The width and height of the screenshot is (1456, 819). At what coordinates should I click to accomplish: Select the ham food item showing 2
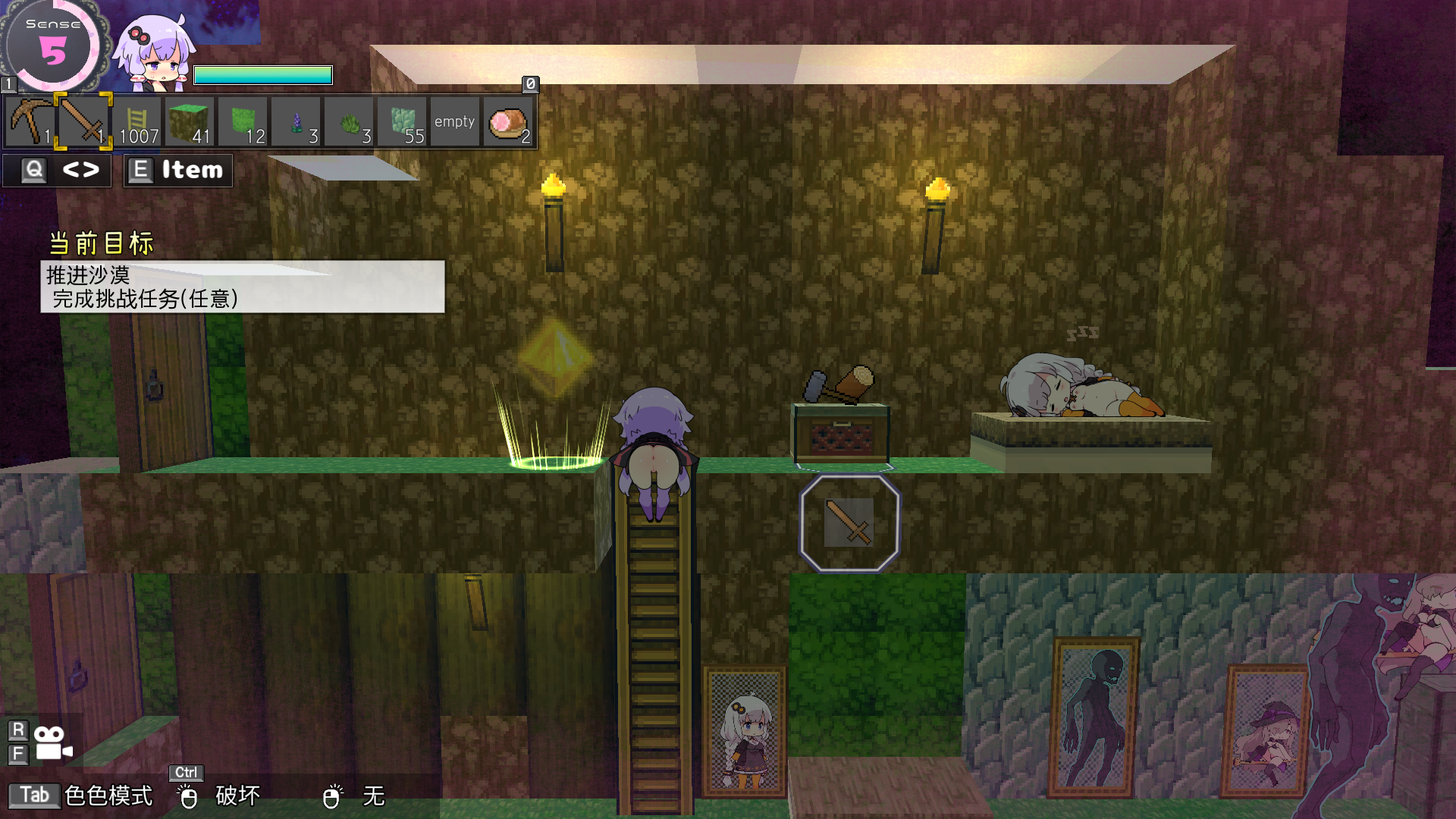[507, 121]
